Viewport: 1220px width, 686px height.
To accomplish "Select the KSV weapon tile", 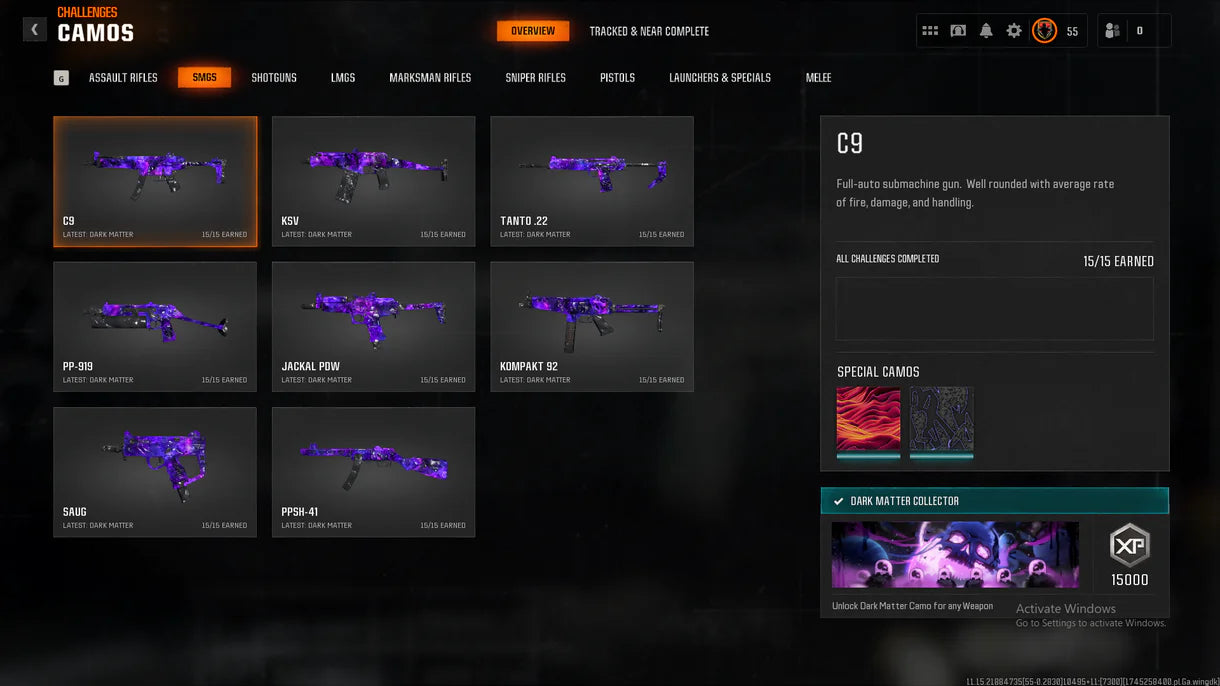I will click(x=373, y=181).
